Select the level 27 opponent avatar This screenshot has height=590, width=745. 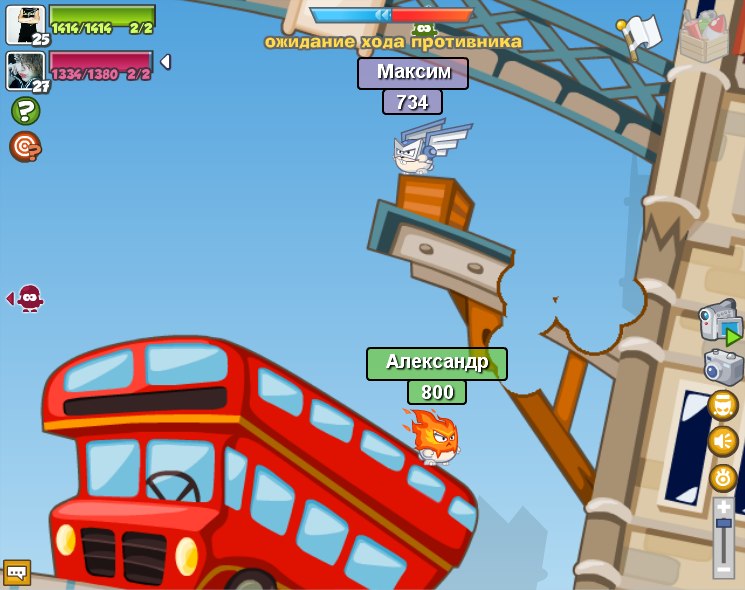click(24, 71)
